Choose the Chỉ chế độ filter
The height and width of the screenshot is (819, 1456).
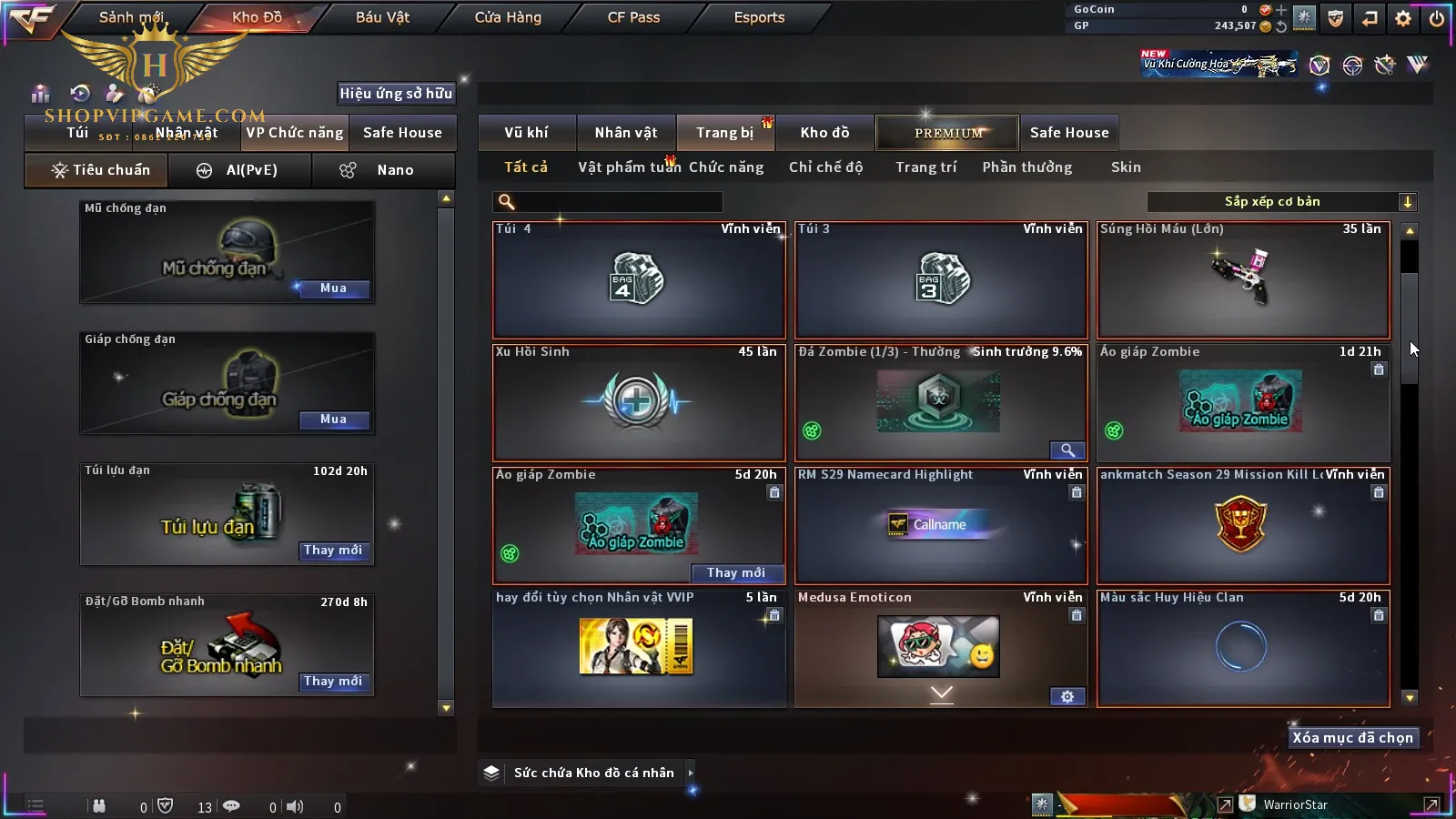[825, 167]
